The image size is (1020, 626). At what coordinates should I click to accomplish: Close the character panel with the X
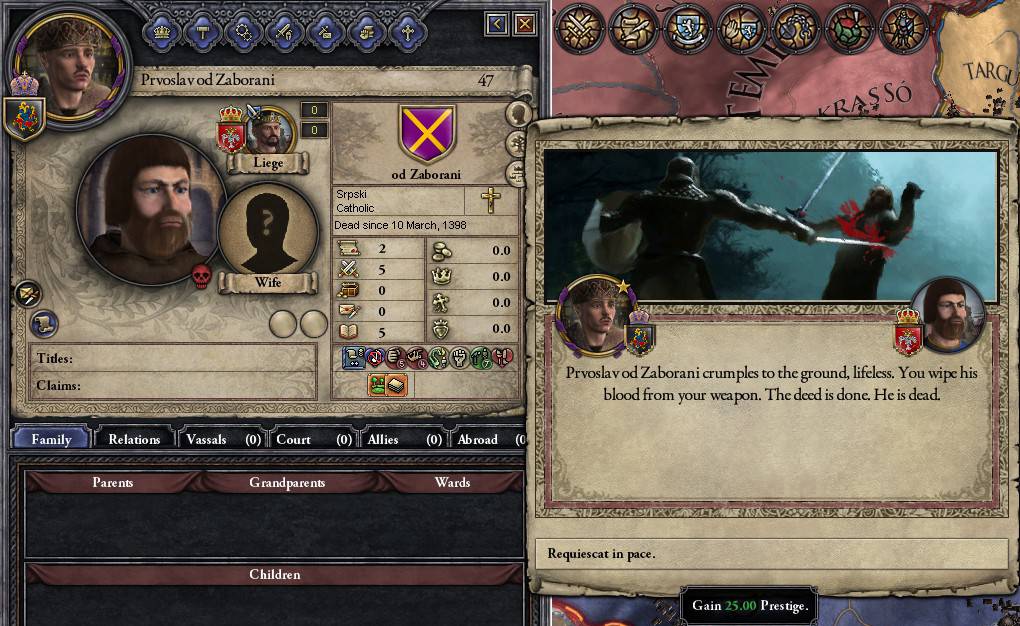tap(525, 24)
